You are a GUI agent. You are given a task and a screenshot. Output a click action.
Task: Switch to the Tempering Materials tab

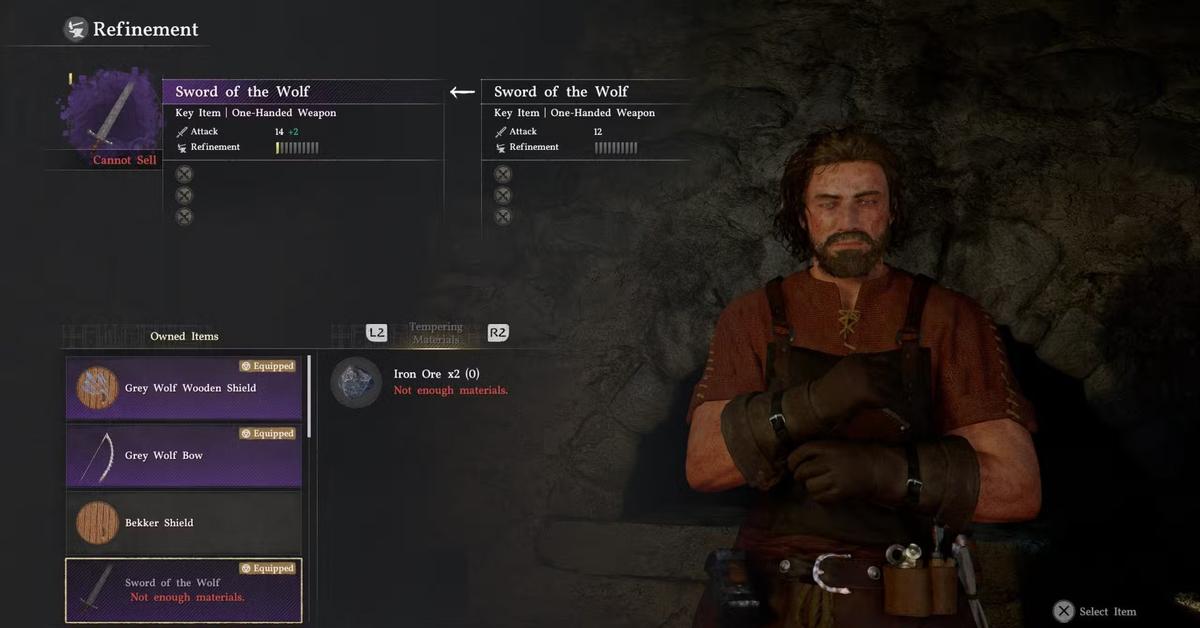click(436, 333)
